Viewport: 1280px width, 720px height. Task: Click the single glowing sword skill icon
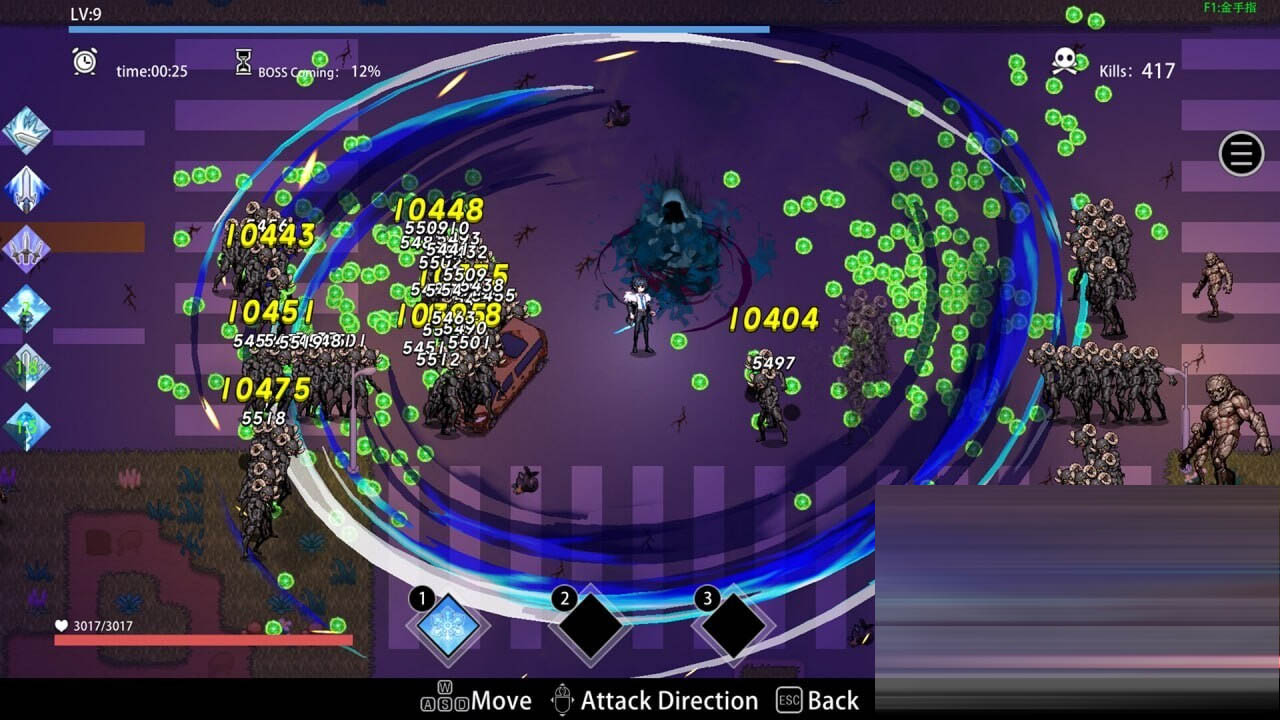pos(26,189)
